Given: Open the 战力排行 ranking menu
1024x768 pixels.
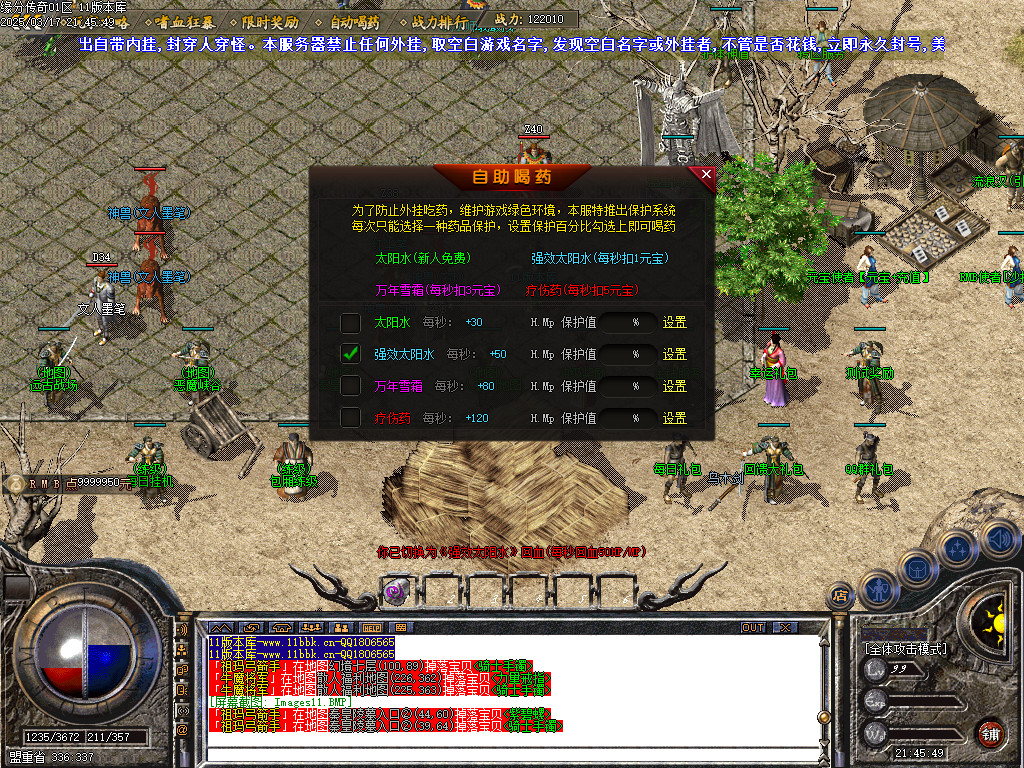Looking at the screenshot, I should pyautogui.click(x=439, y=21).
